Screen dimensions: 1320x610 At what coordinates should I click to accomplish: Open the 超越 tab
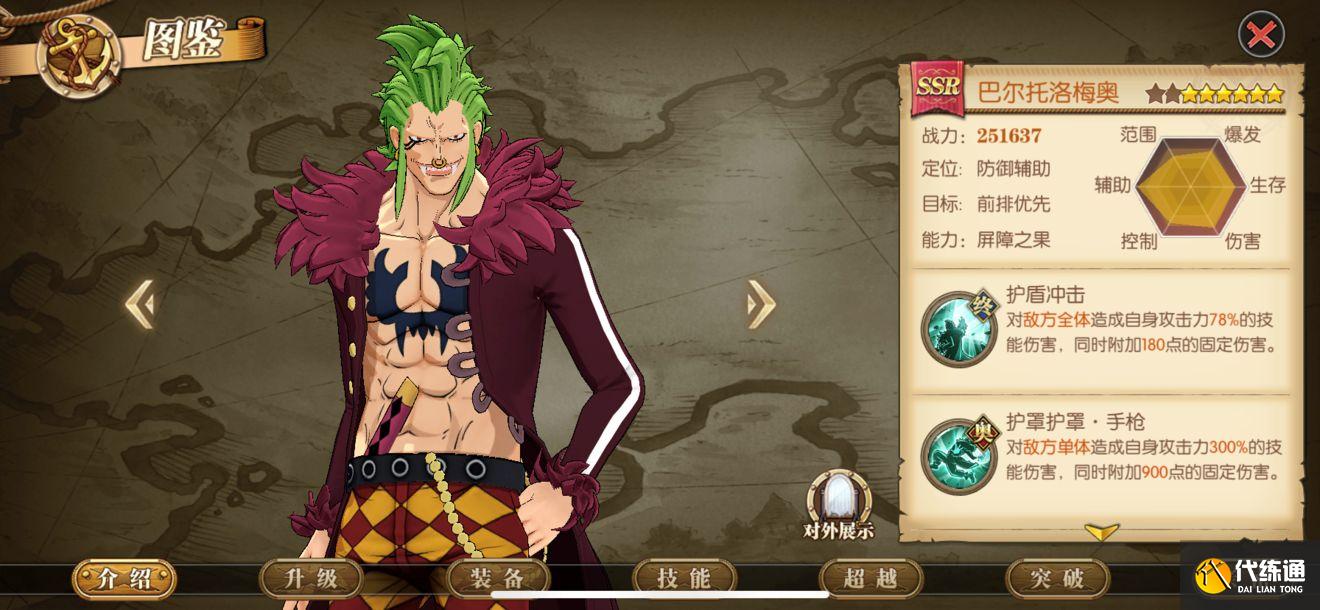tap(870, 578)
